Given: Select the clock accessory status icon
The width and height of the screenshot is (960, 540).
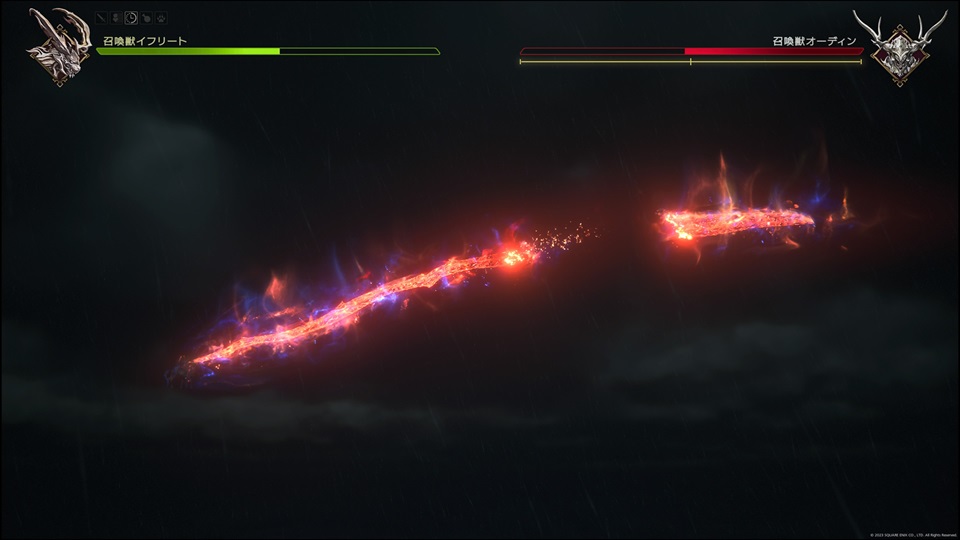Looking at the screenshot, I should pos(131,17).
